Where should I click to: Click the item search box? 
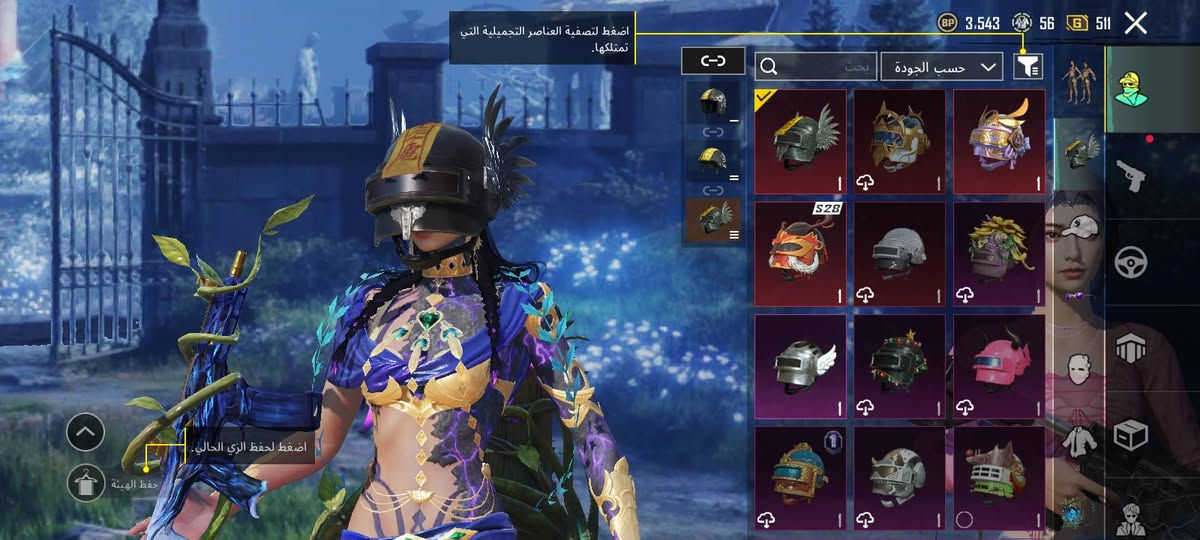(x=816, y=67)
